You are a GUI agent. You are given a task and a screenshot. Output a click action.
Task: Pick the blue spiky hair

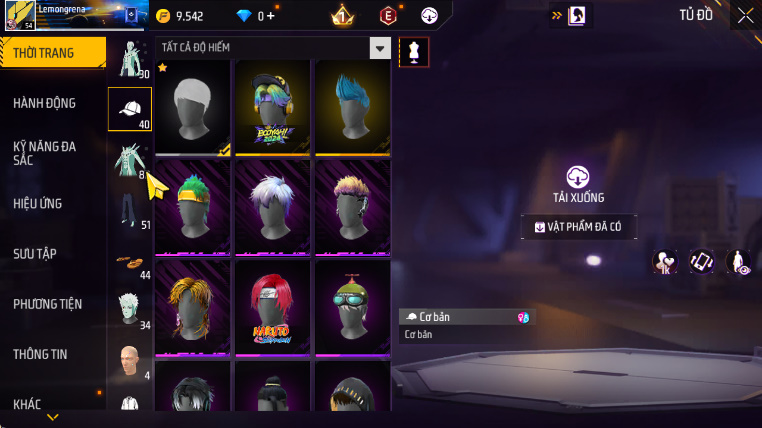pos(353,108)
